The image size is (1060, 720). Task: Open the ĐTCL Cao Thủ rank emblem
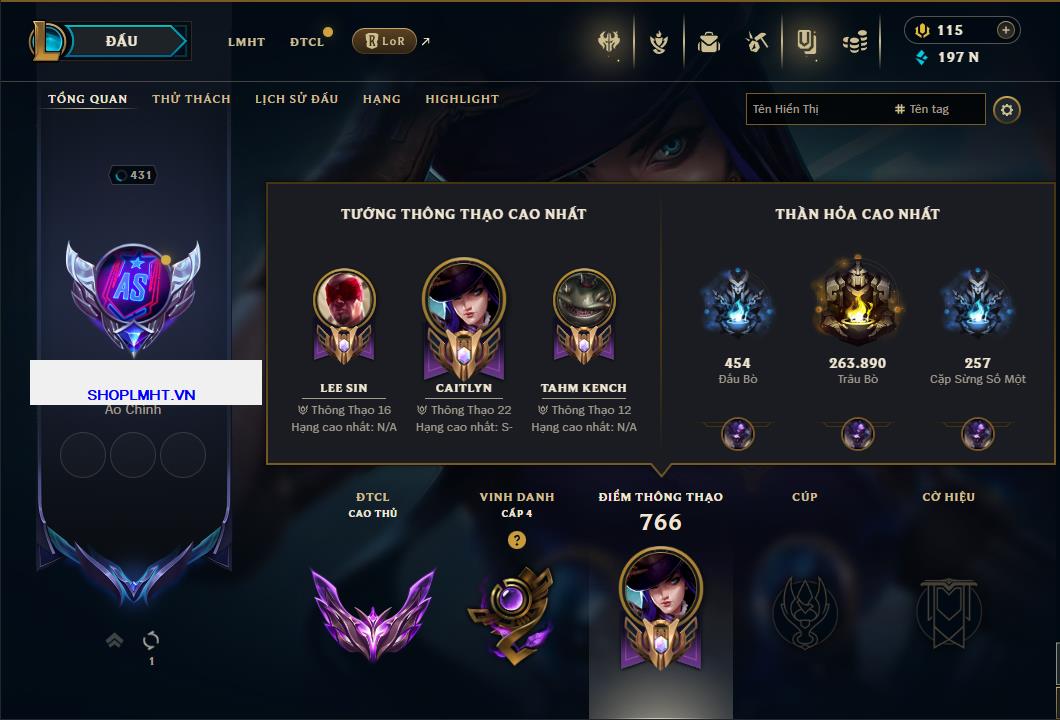pos(372,612)
